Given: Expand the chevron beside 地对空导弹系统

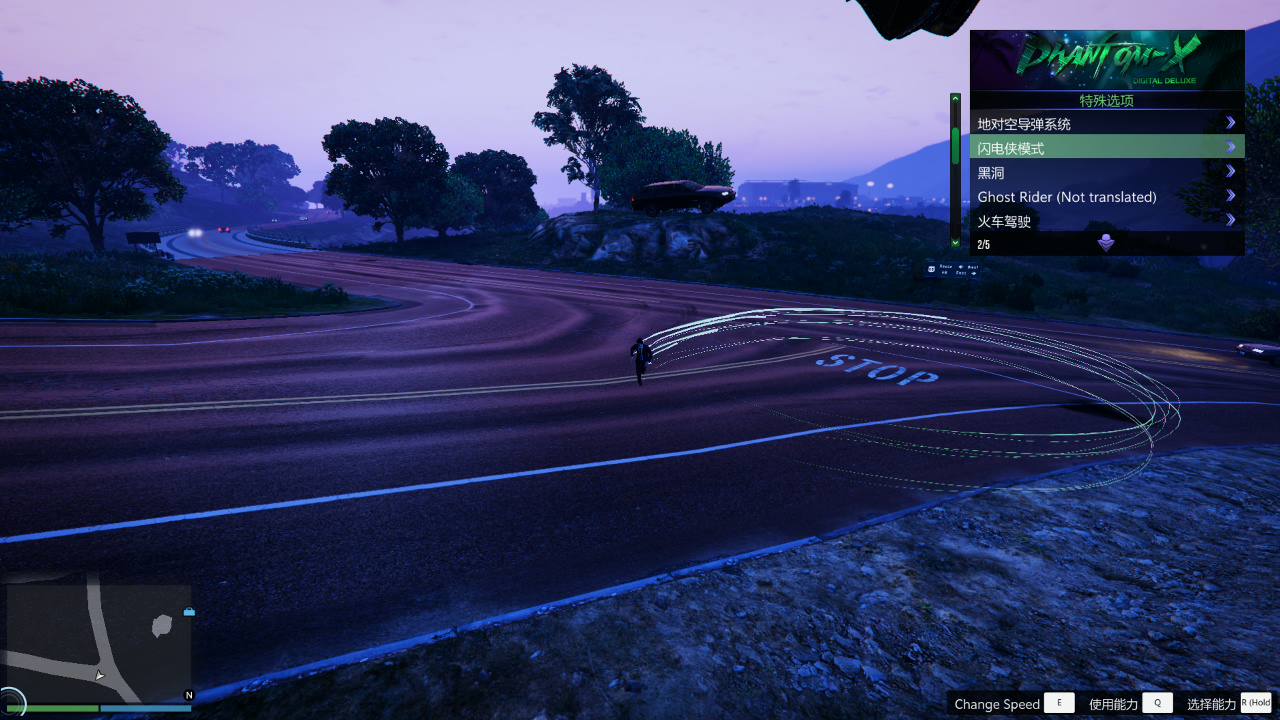Looking at the screenshot, I should point(1230,122).
